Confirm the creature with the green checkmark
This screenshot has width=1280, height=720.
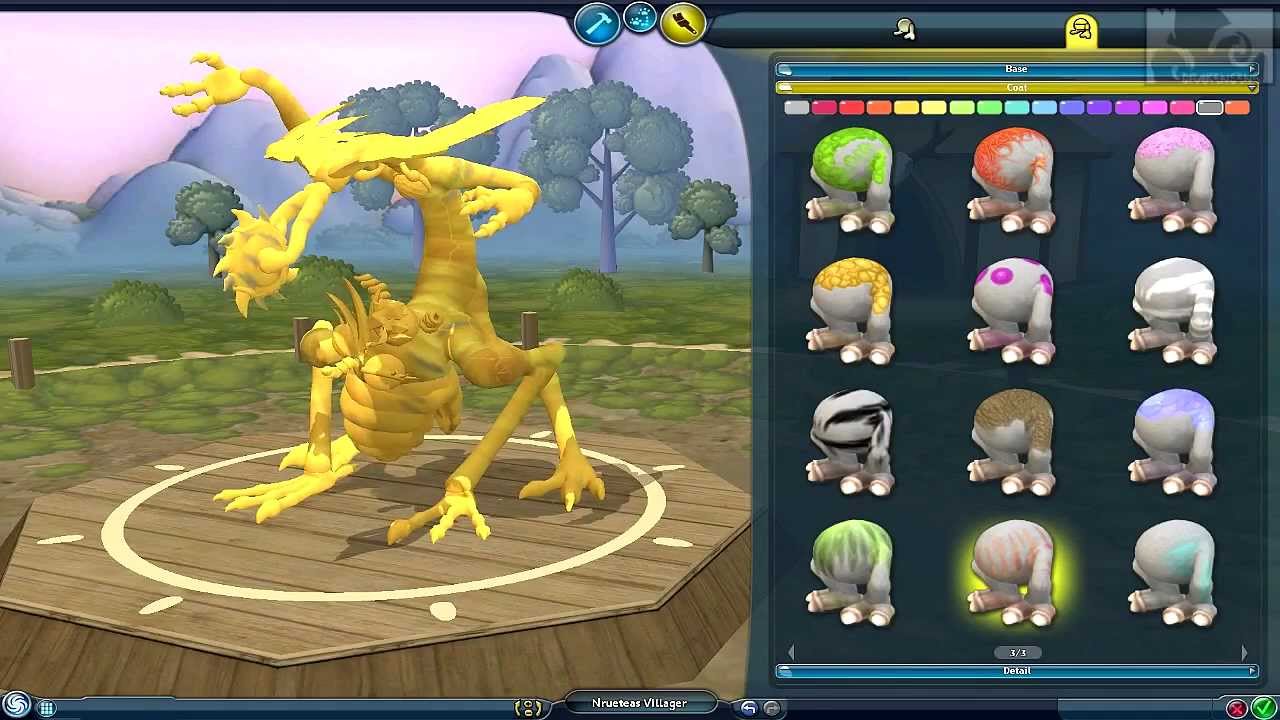coord(1263,708)
